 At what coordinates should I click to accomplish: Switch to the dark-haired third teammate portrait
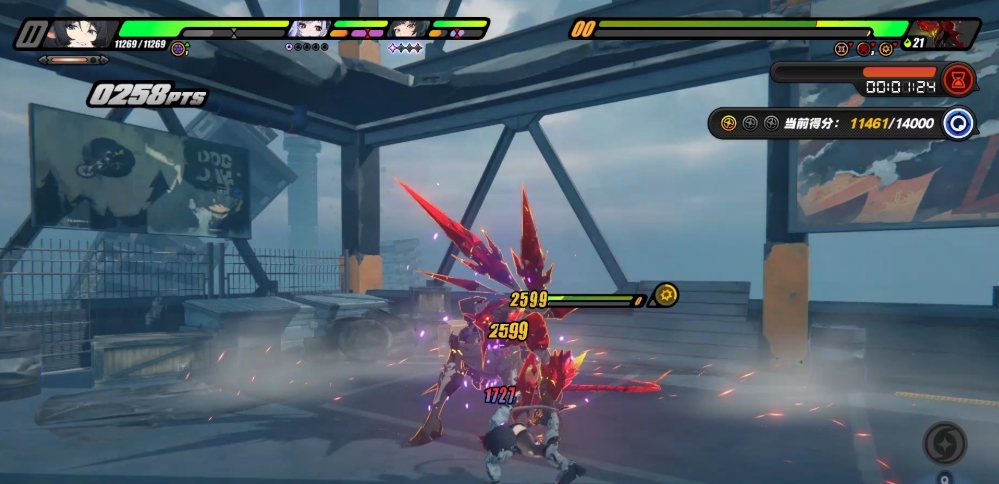click(x=407, y=29)
